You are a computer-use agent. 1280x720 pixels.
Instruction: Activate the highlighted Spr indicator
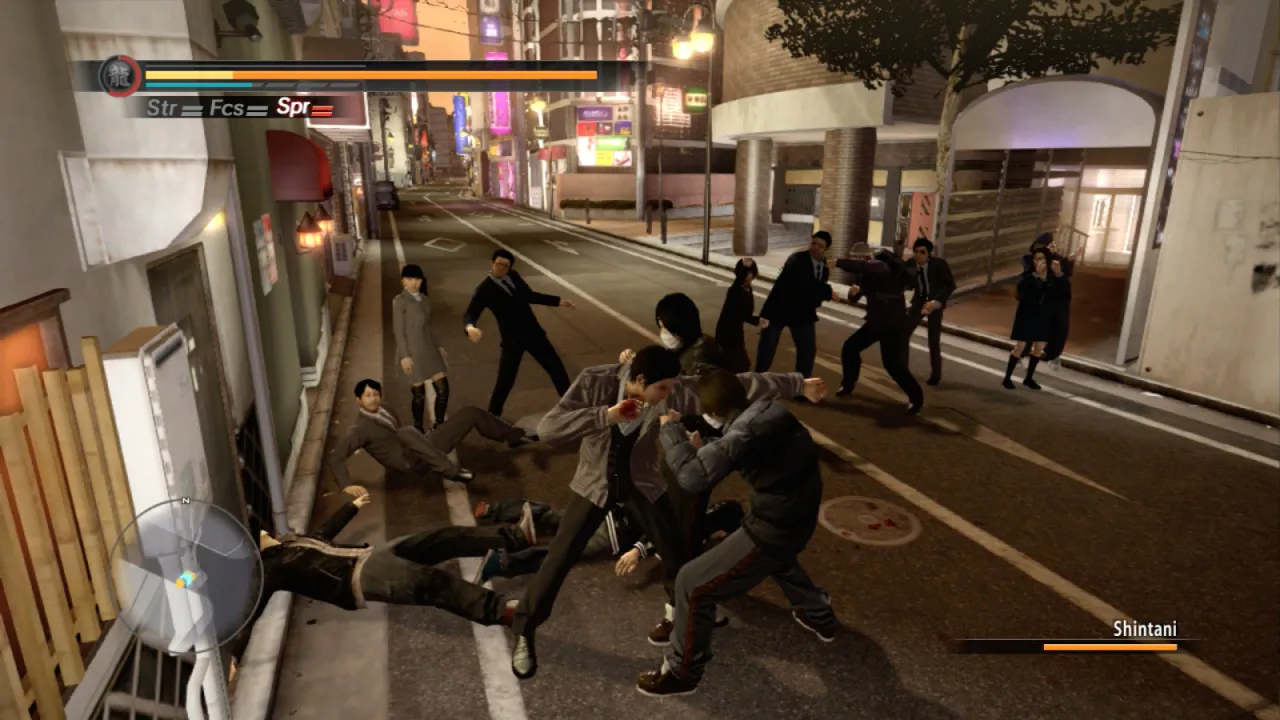304,108
